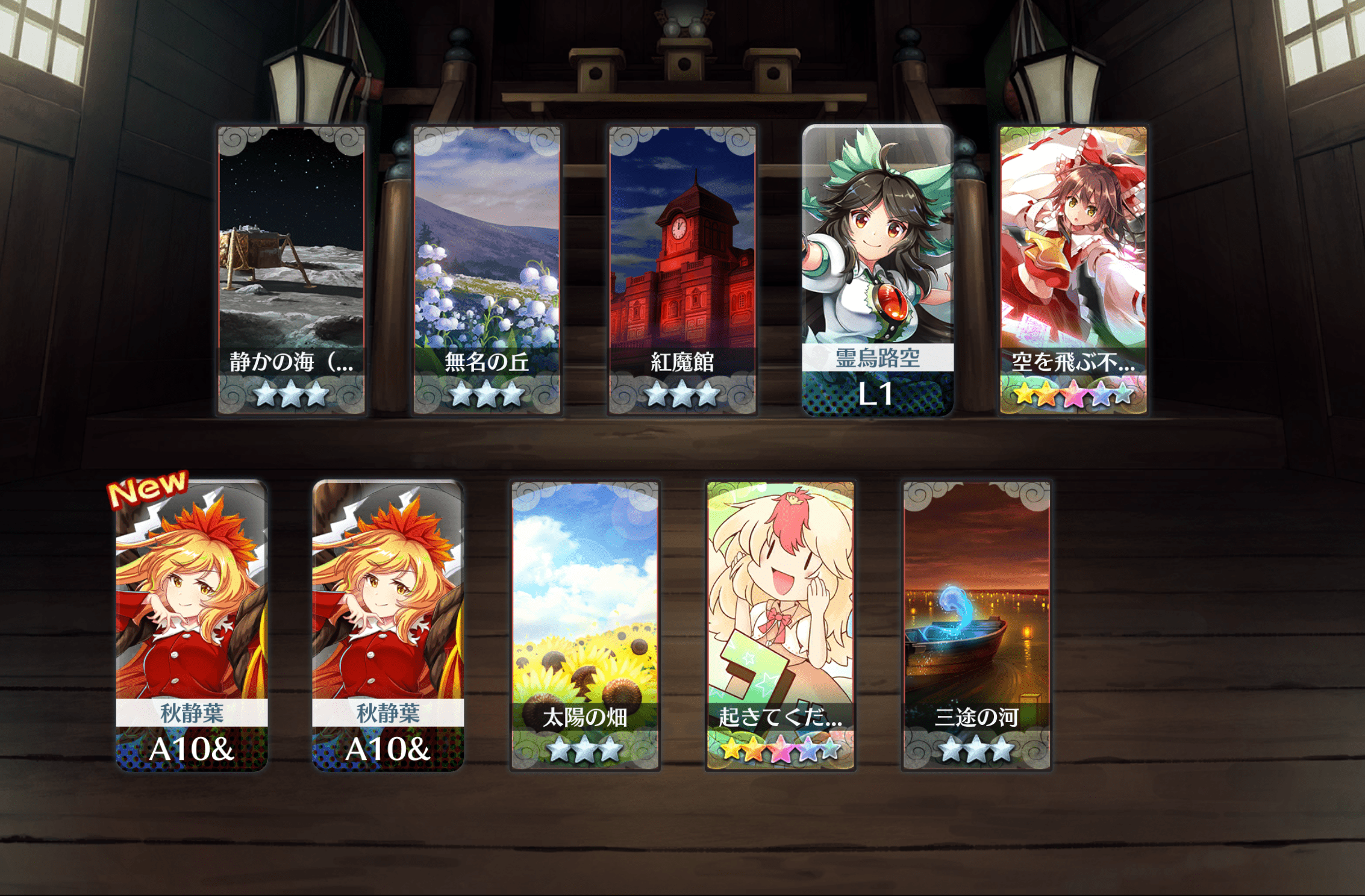Select the 秋静葉 card marked New
This screenshot has height=896, width=1365.
tap(192, 625)
